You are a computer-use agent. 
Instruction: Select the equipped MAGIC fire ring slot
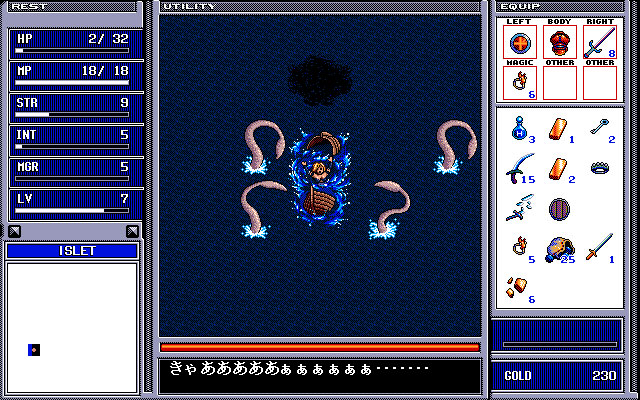click(x=520, y=83)
